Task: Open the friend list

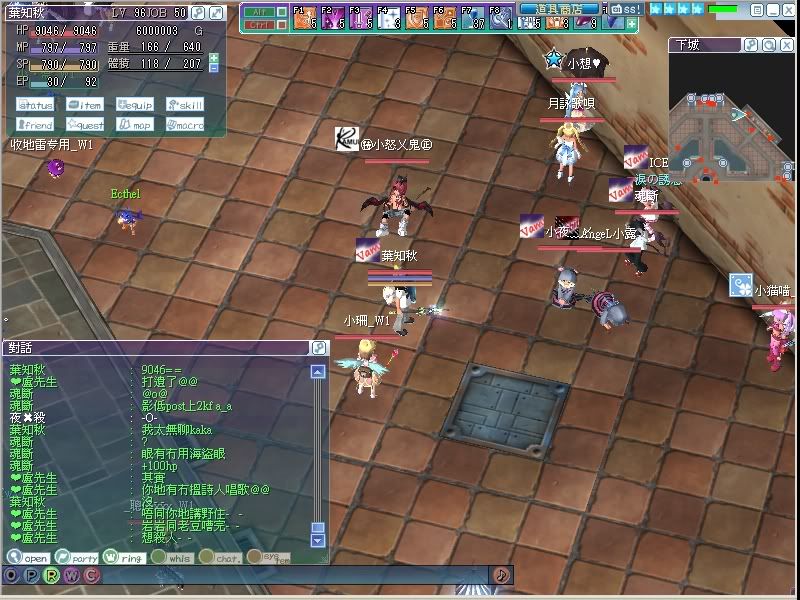Action: (x=35, y=125)
